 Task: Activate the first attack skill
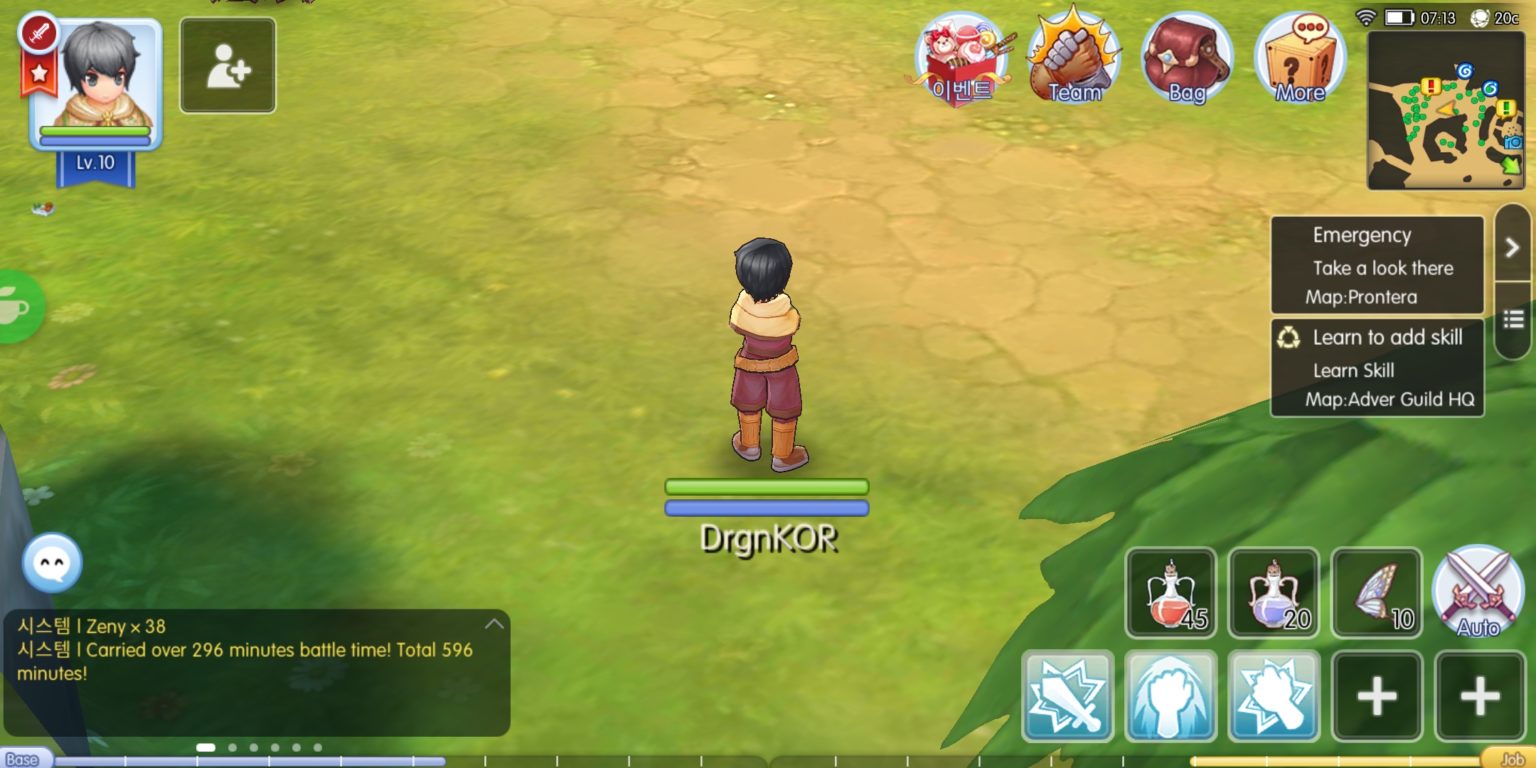(1066, 694)
